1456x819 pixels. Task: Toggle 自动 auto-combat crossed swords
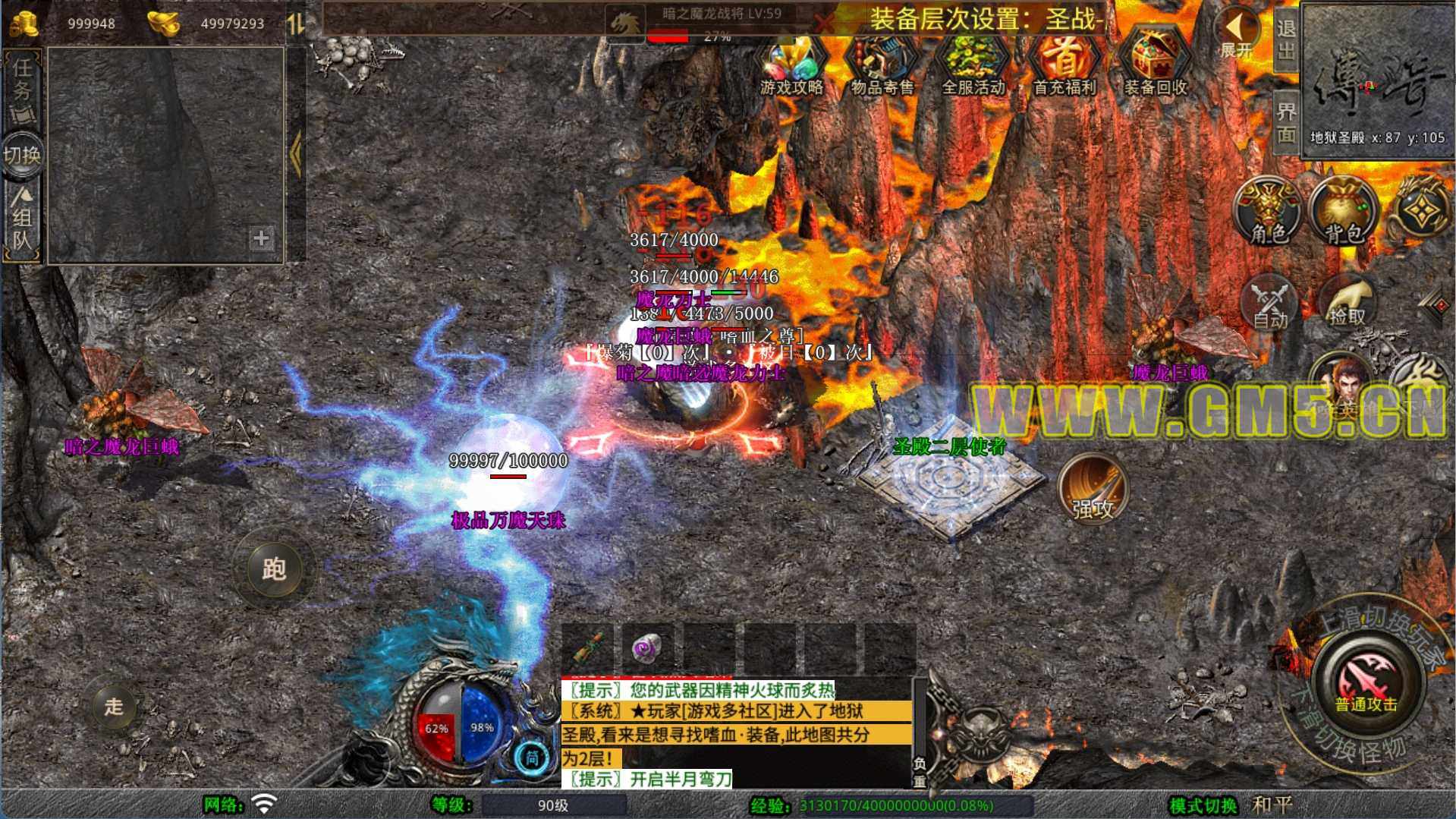tap(1270, 302)
